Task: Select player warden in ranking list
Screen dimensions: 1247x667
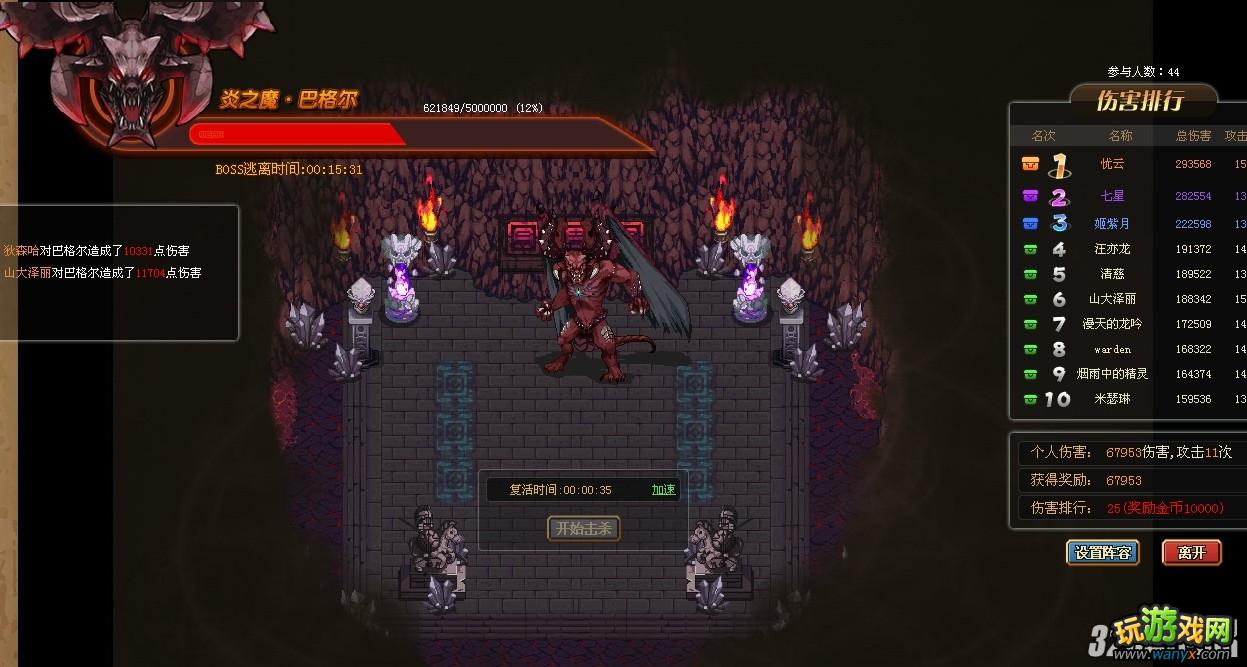Action: [1113, 349]
